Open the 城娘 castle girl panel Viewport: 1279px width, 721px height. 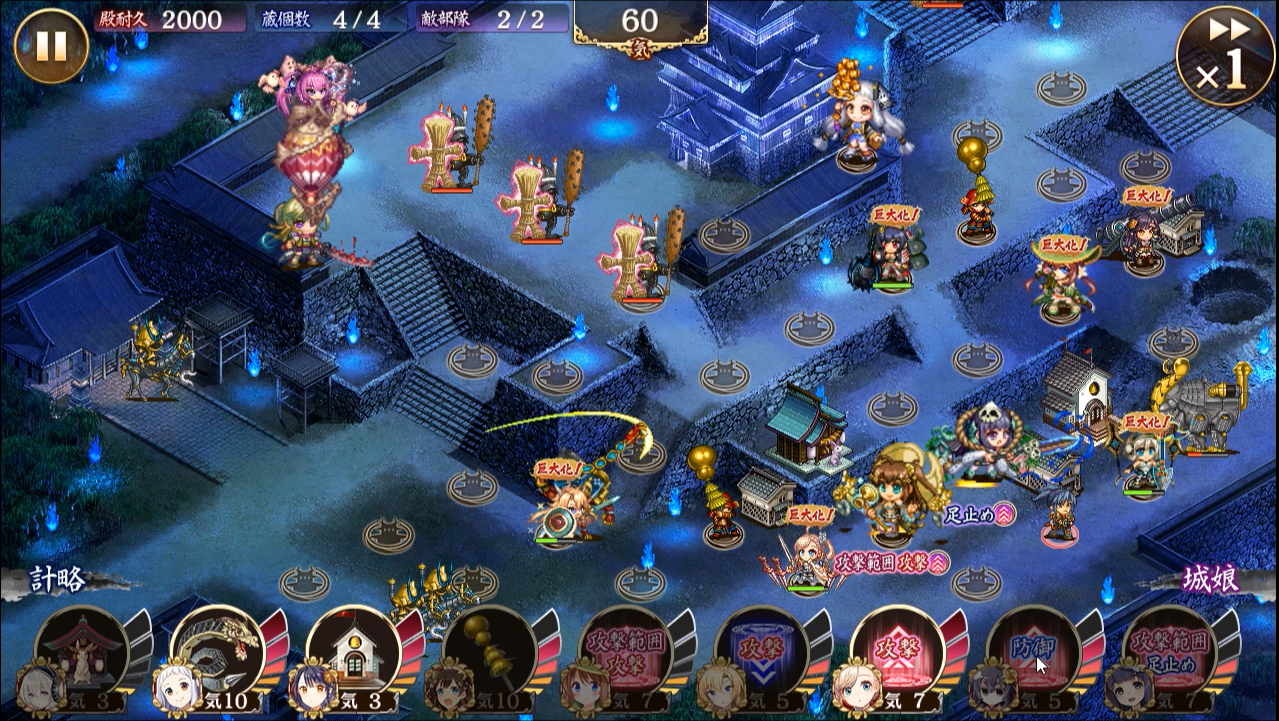[x=1209, y=579]
